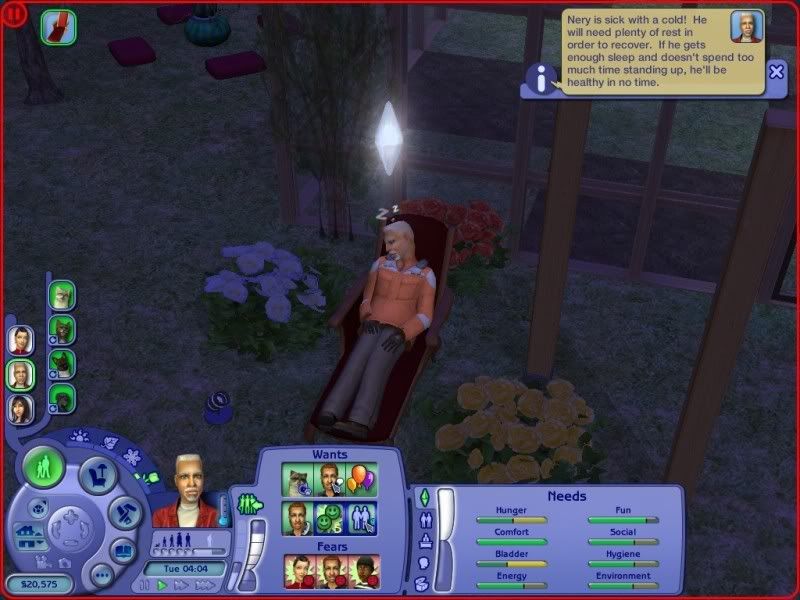Open the Needs panel tab with the plumbob
800x600 pixels.
click(423, 497)
